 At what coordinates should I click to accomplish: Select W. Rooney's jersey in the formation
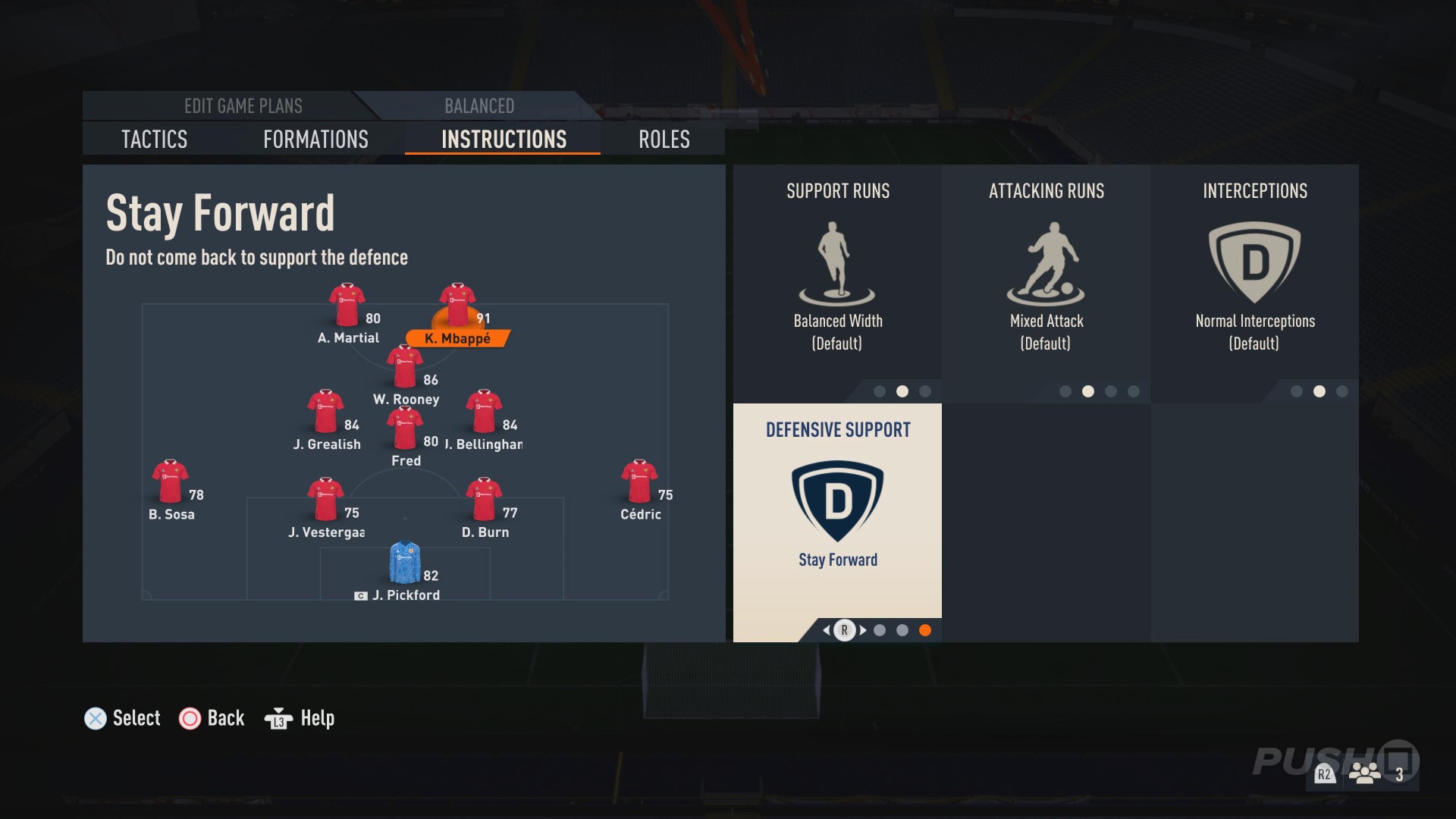406,364
